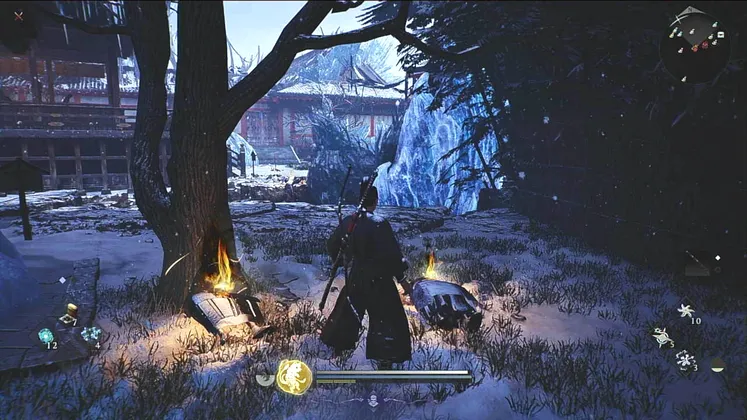747x420 pixels.
Task: Choose the flower-shaped item with count 3
Action: click(685, 359)
